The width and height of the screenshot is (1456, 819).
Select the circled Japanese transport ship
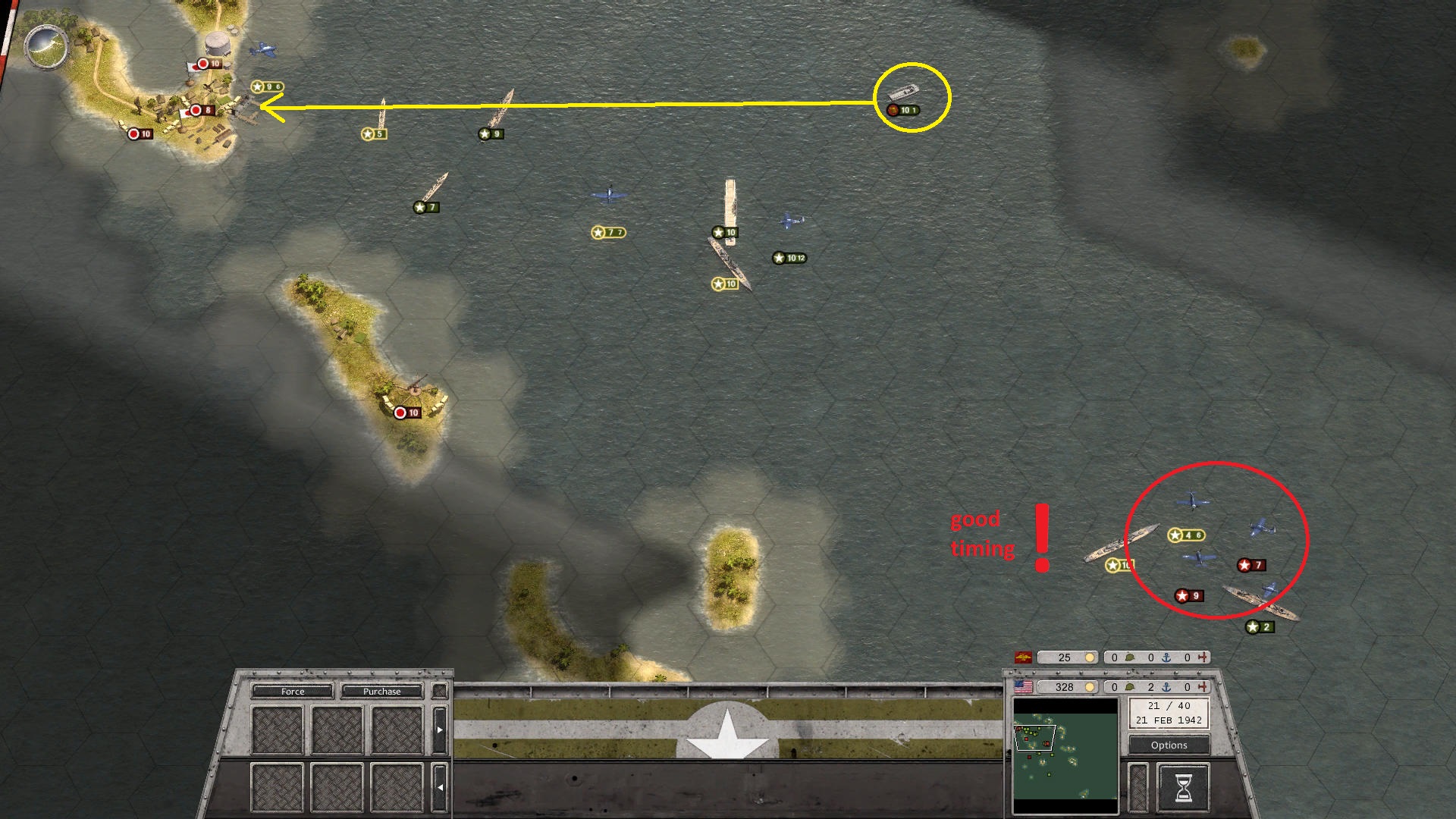tap(905, 93)
